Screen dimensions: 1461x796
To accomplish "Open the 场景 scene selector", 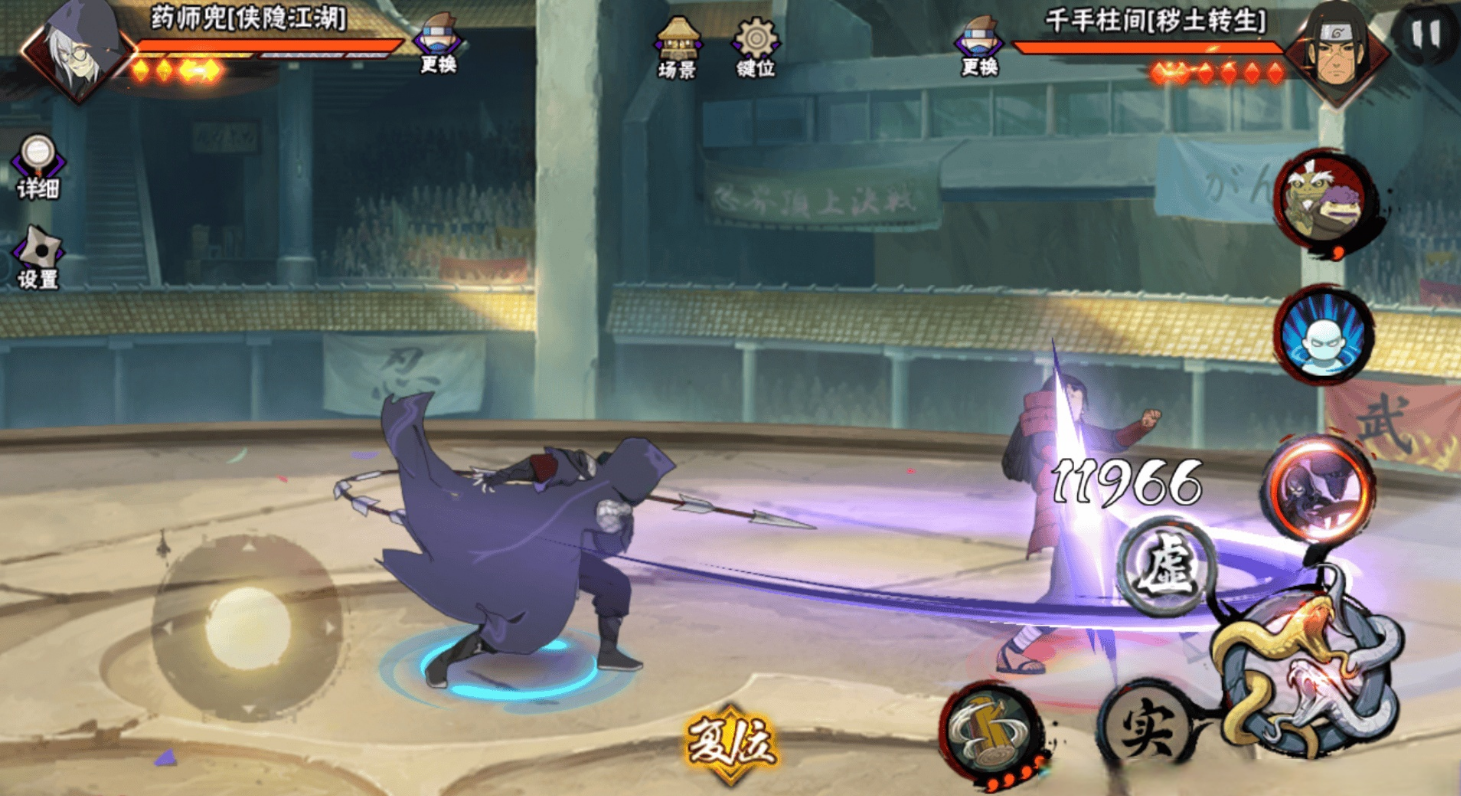I will point(677,46).
